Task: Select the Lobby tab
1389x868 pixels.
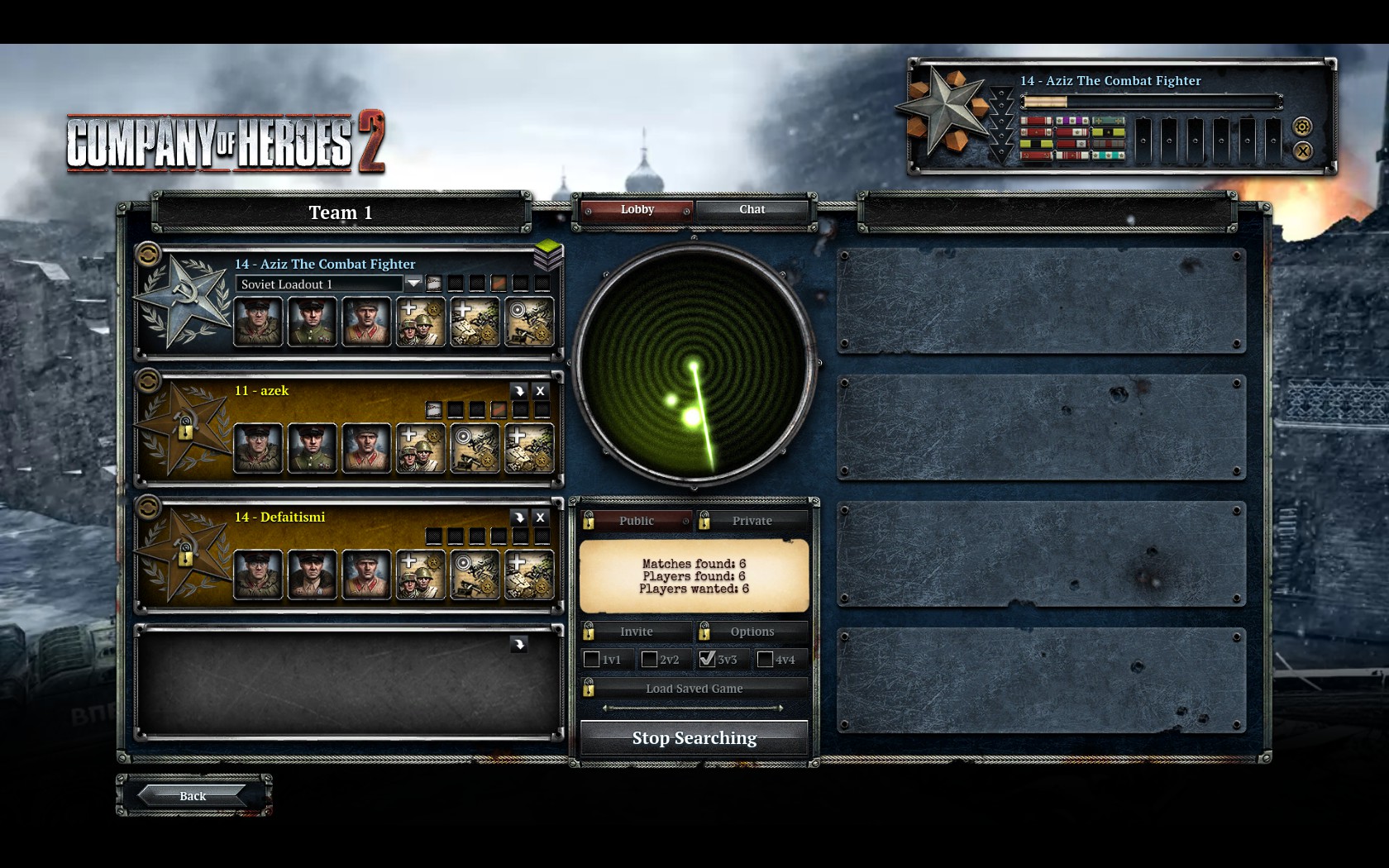Action: point(637,209)
